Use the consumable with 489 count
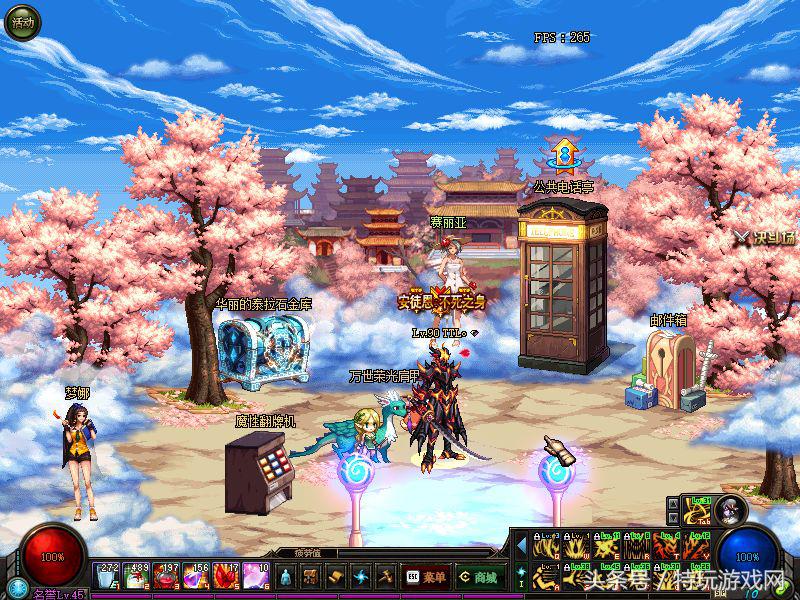Image resolution: width=800 pixels, height=600 pixels. click(136, 576)
